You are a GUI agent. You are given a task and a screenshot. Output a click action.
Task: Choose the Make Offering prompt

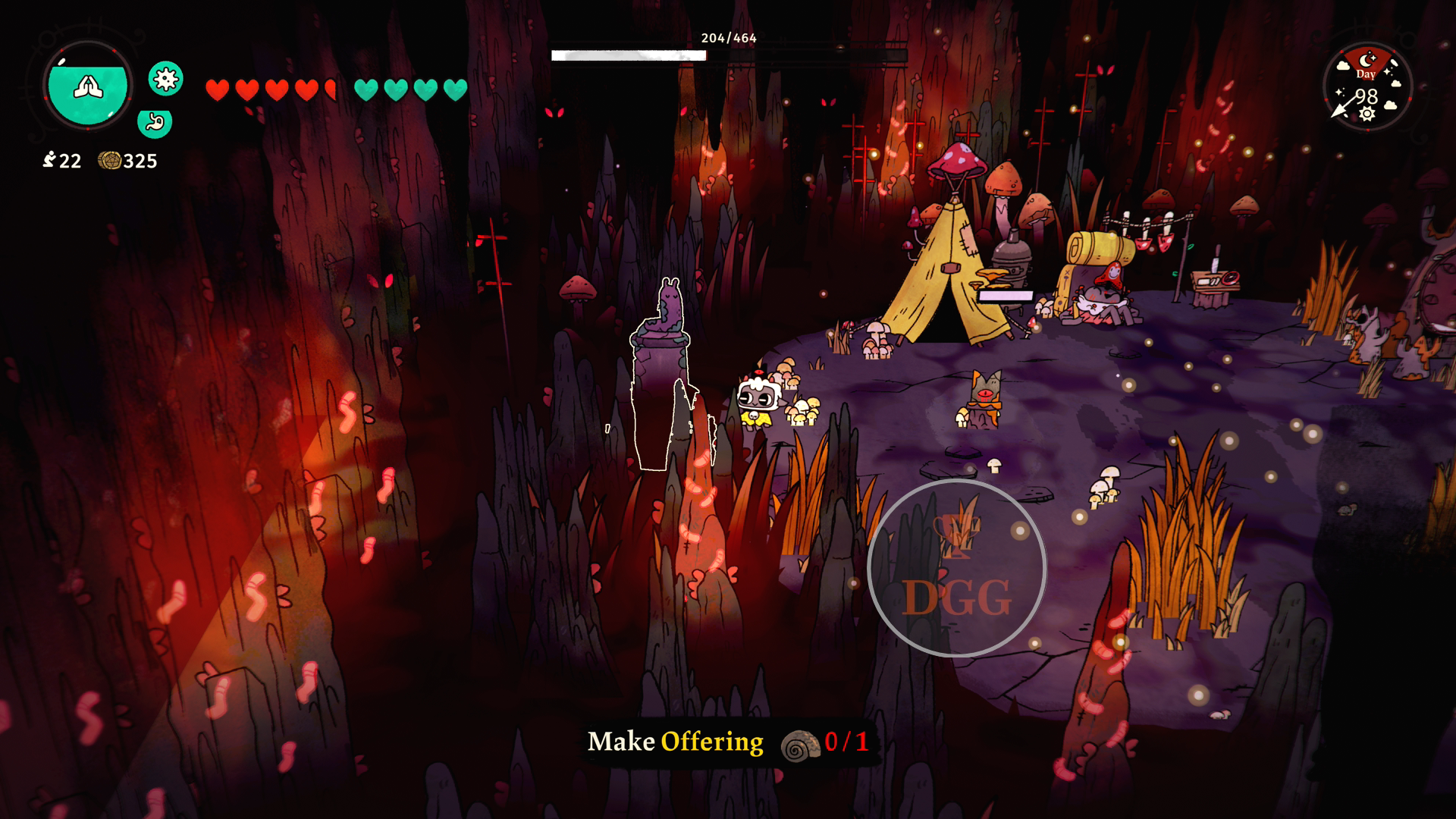(x=675, y=742)
